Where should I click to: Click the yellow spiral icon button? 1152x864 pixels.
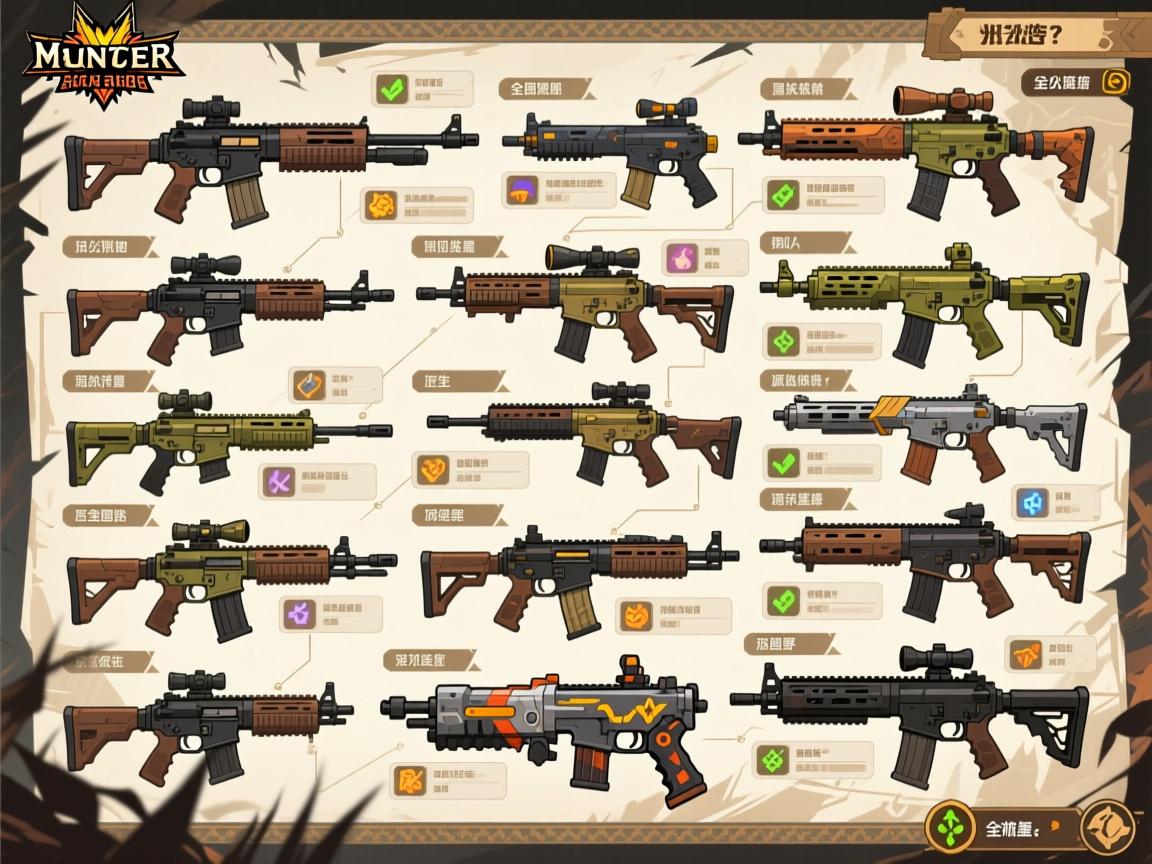pos(1115,82)
